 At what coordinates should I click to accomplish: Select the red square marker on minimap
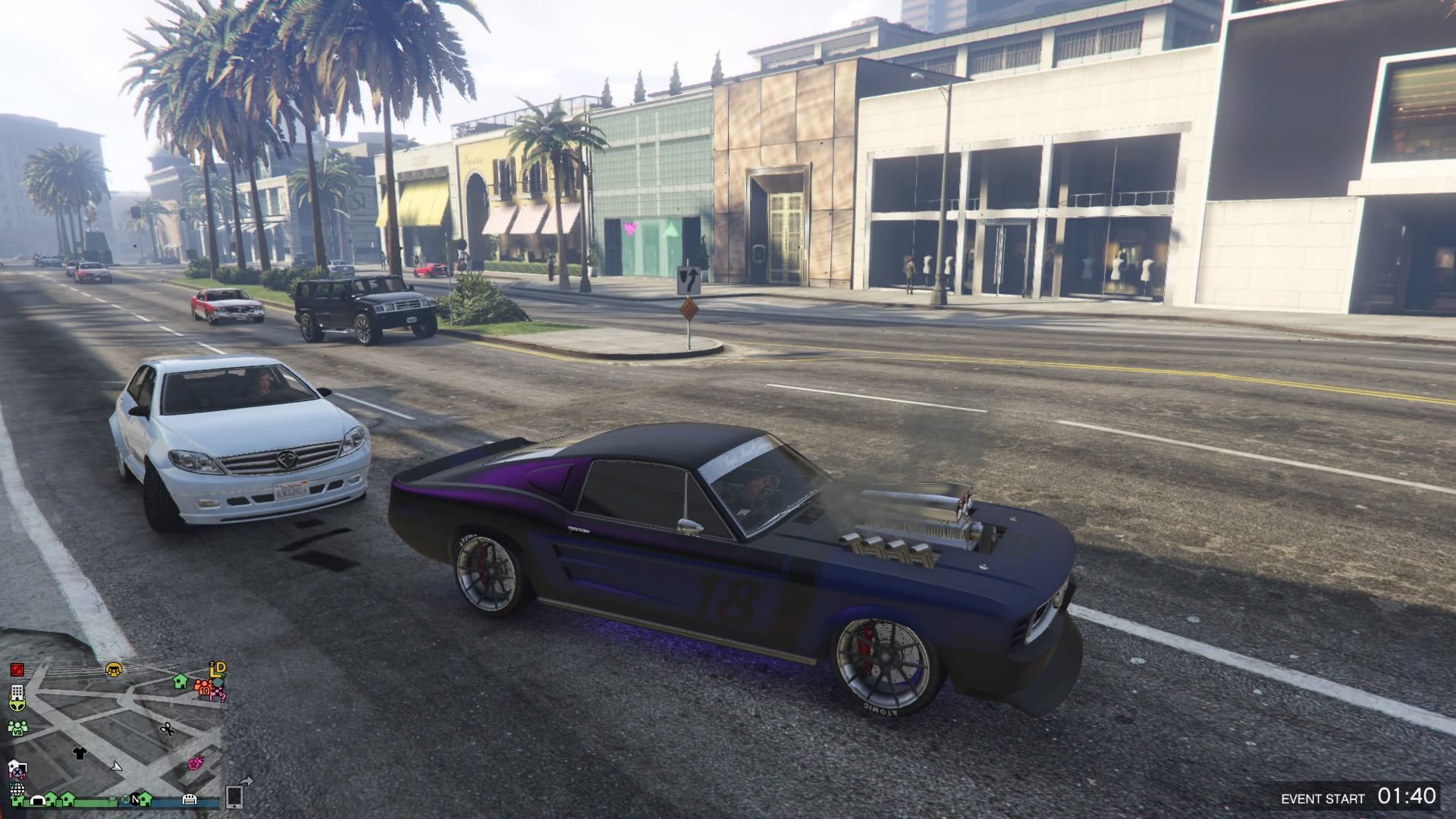coord(17,670)
